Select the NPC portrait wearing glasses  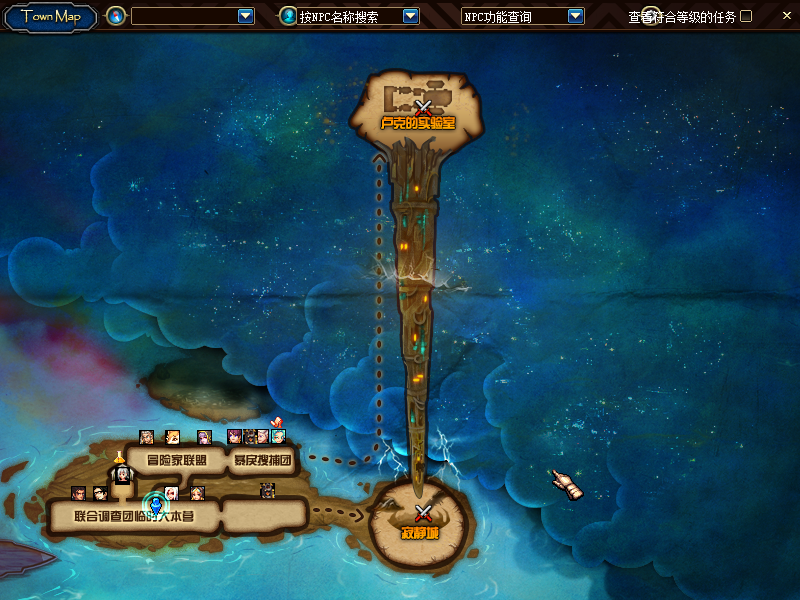pyautogui.click(x=100, y=493)
